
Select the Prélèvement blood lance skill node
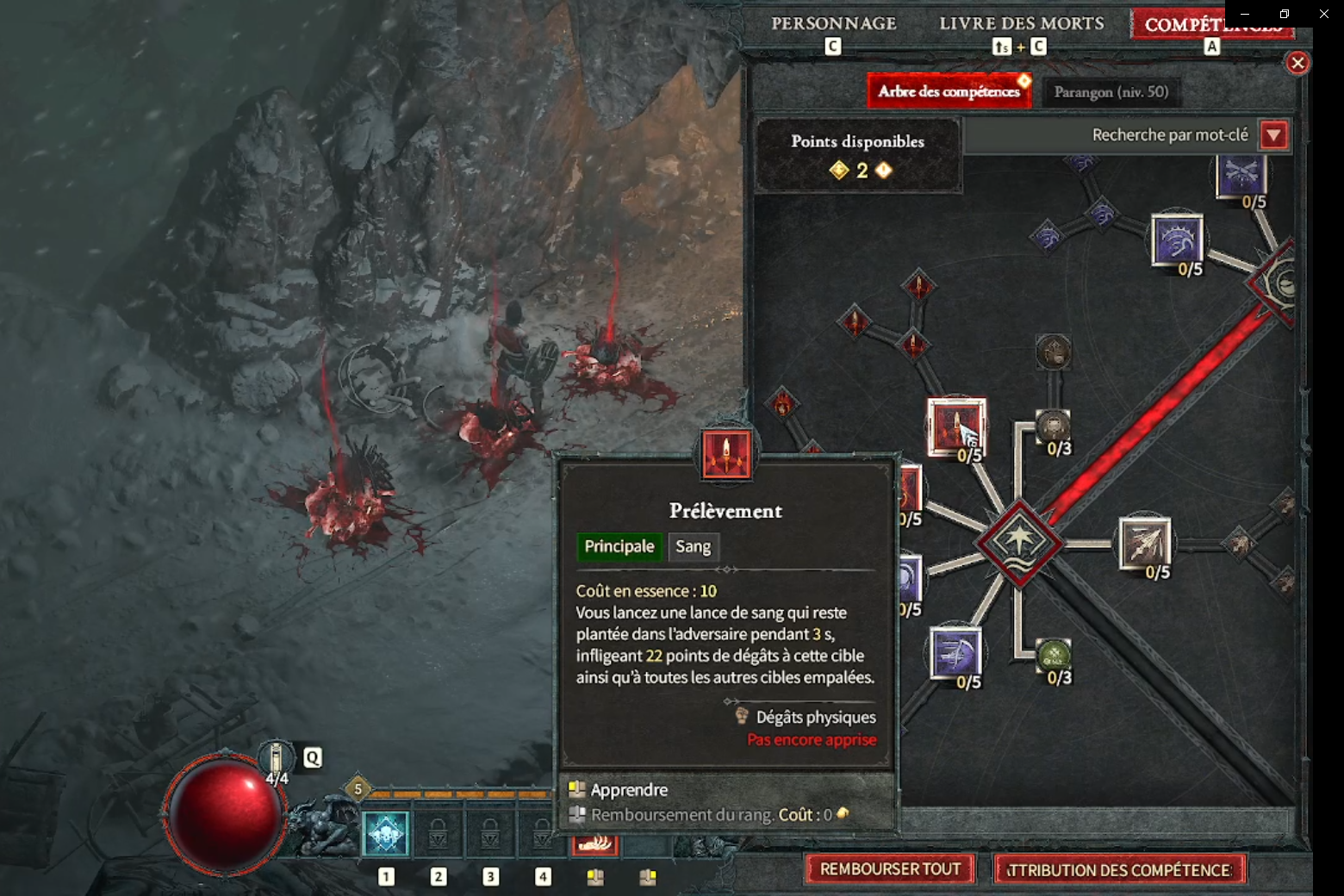click(x=955, y=426)
